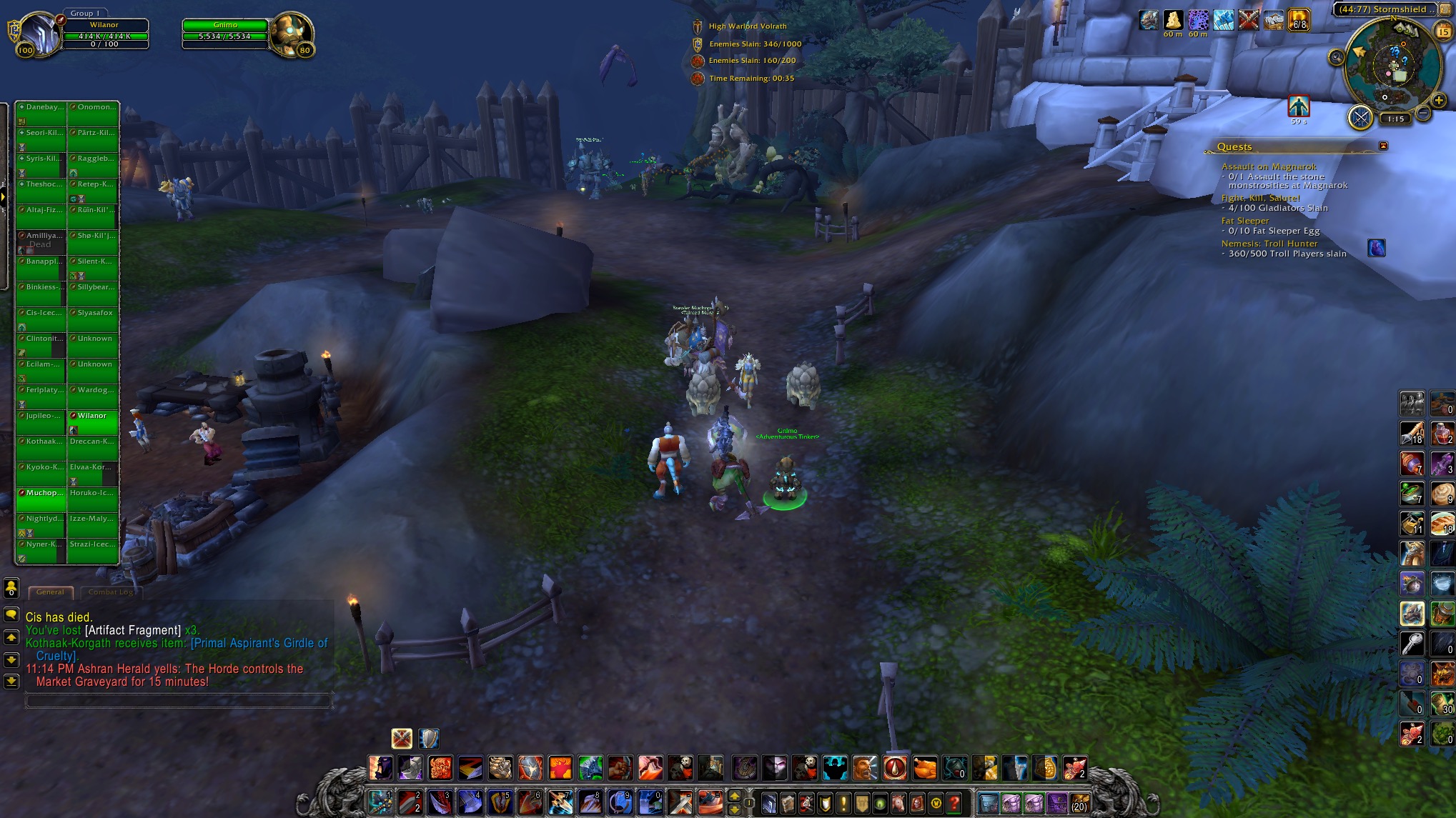Switch to the Combat Log chat tab
1456x818 pixels.
pos(111,592)
